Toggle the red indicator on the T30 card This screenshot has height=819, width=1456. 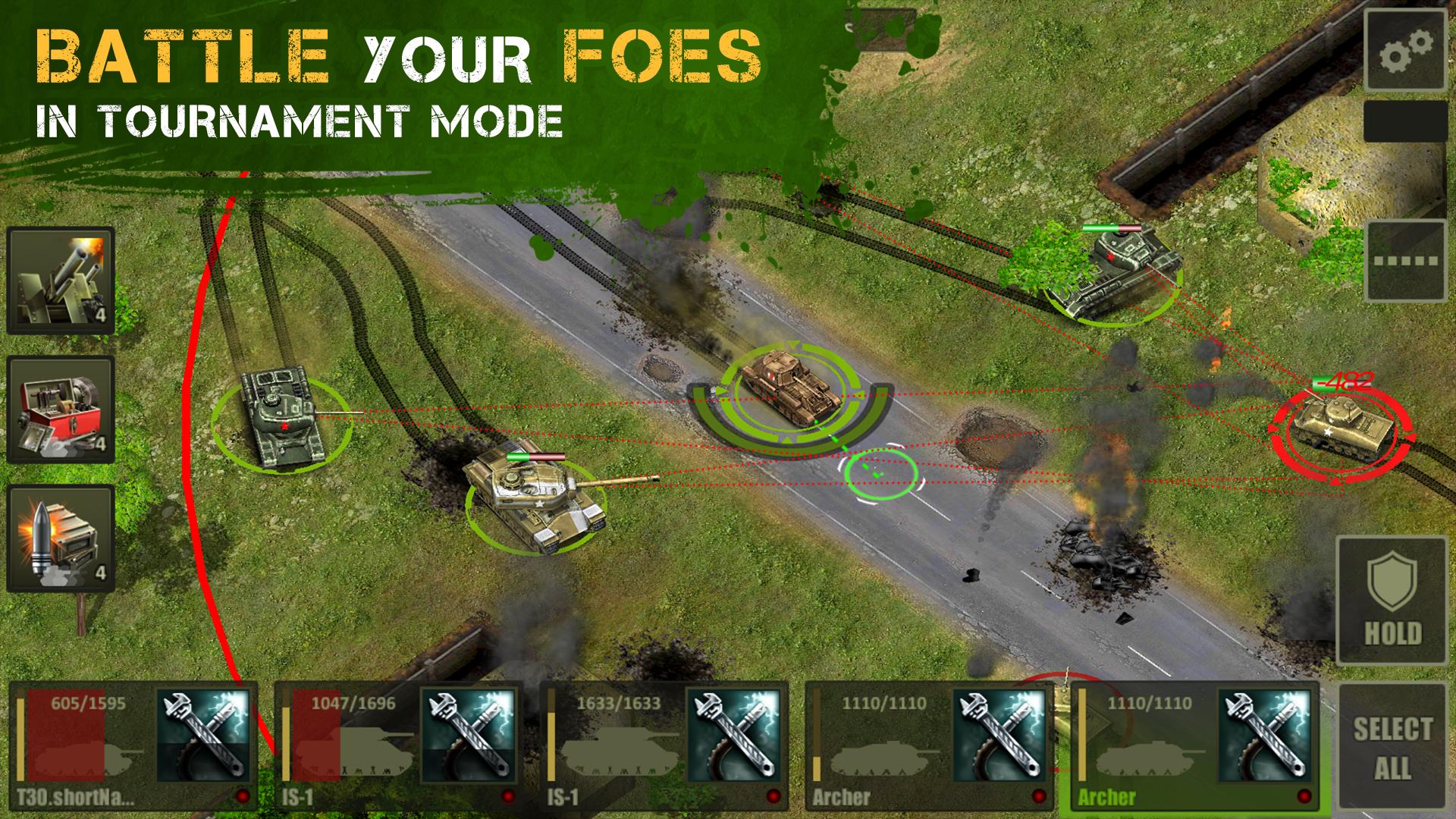tap(243, 794)
